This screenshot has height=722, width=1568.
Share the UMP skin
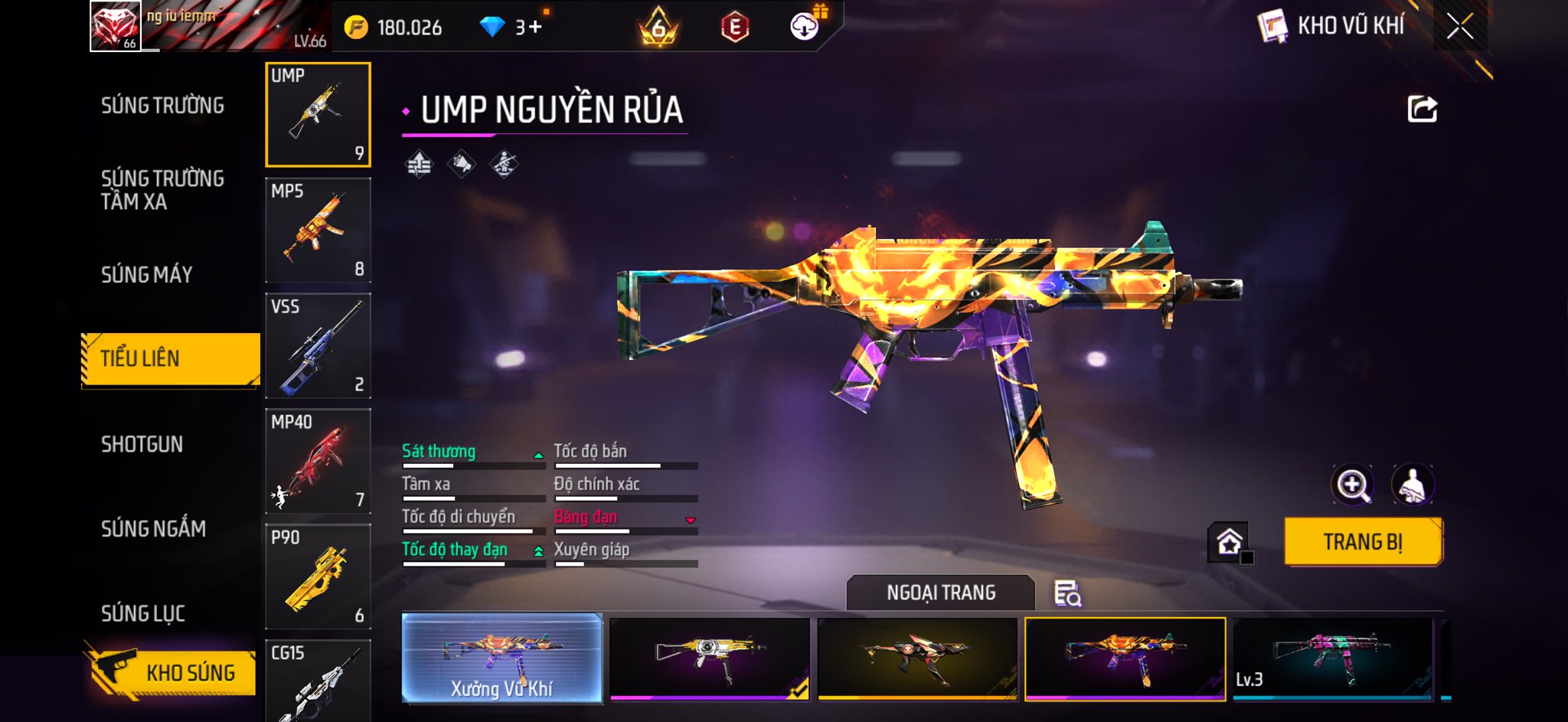[1422, 109]
